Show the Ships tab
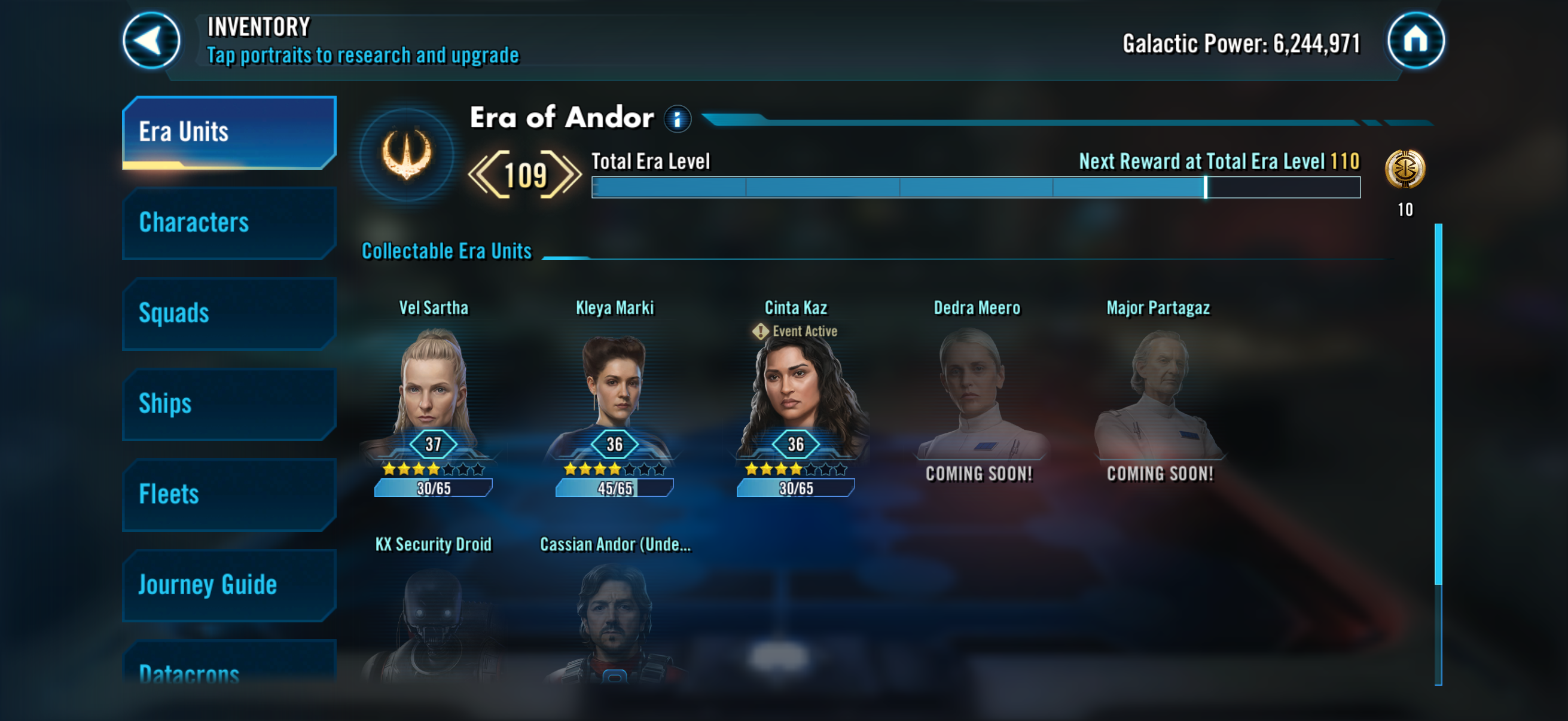Screen dimensions: 1568x721 229,404
